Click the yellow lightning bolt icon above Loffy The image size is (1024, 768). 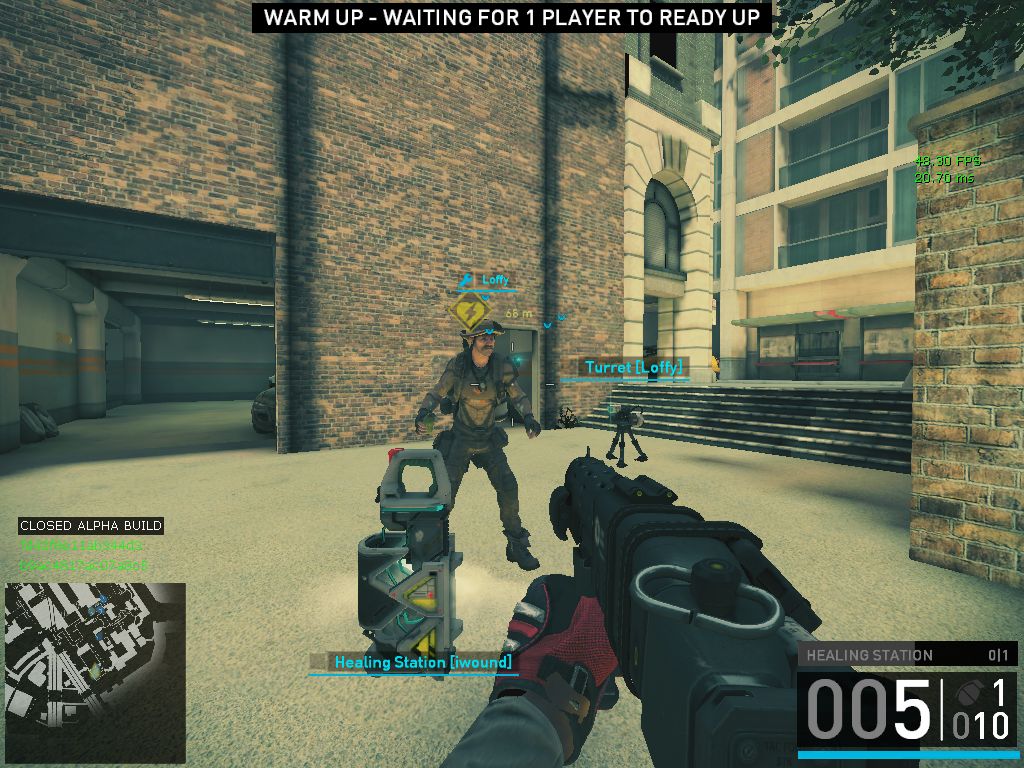coord(469,311)
